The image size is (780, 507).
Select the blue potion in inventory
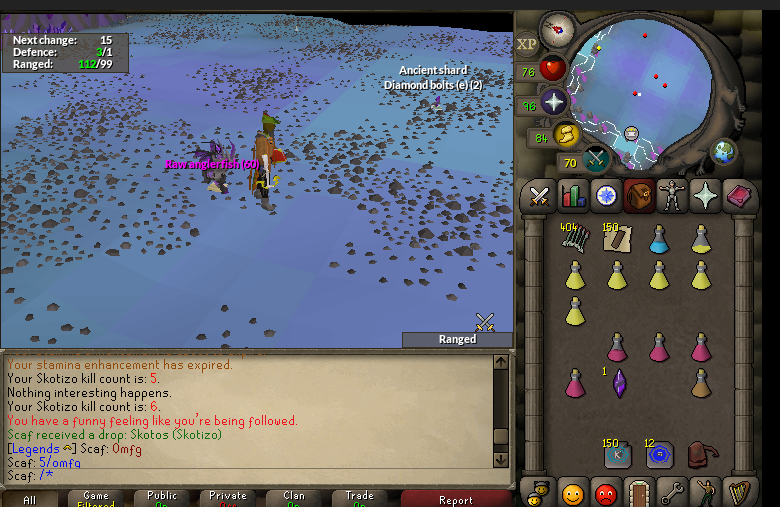(x=658, y=239)
